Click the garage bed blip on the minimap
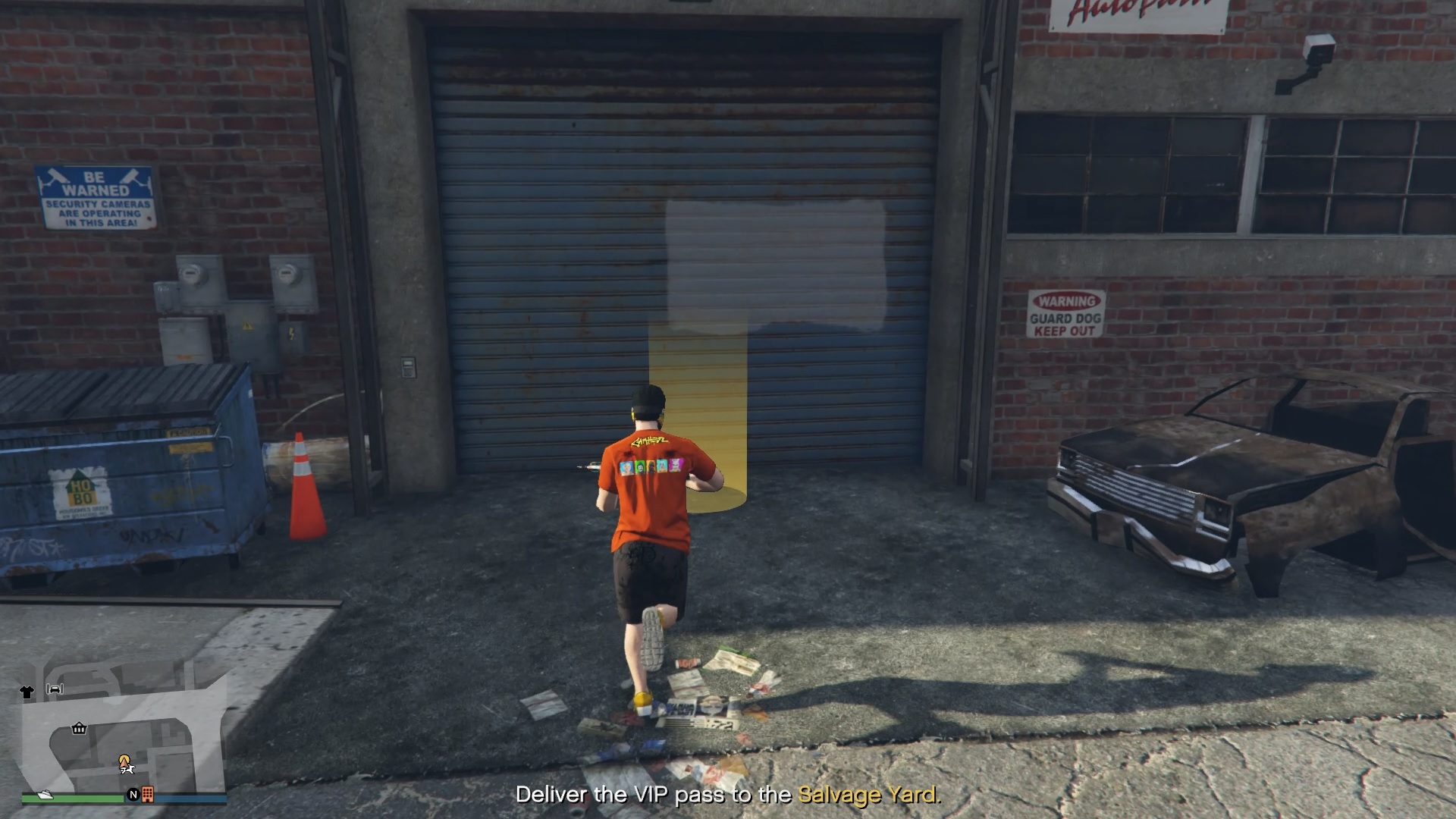The height and width of the screenshot is (819, 1456). (55, 689)
